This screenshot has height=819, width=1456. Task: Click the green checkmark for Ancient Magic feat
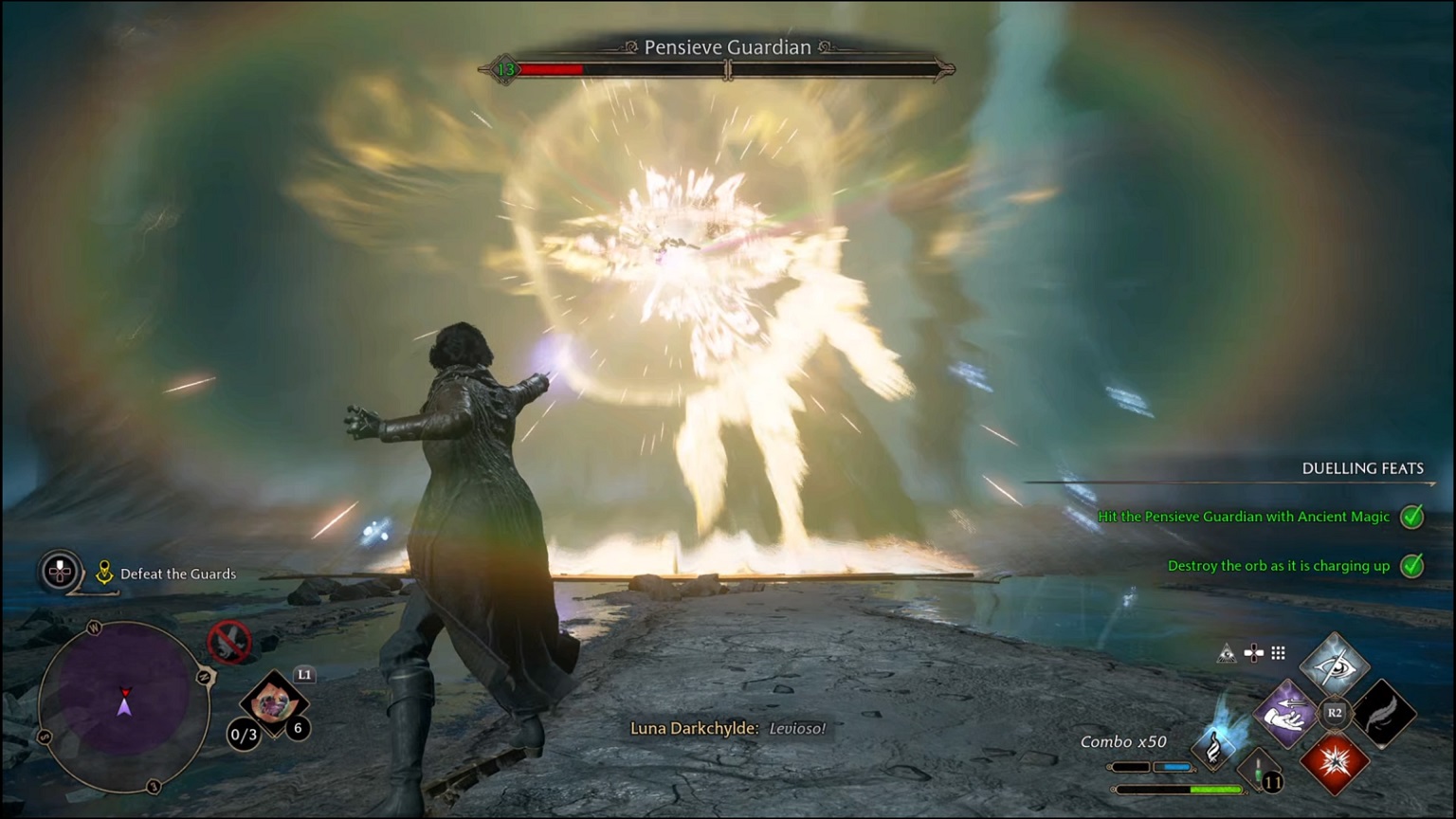pyautogui.click(x=1412, y=517)
